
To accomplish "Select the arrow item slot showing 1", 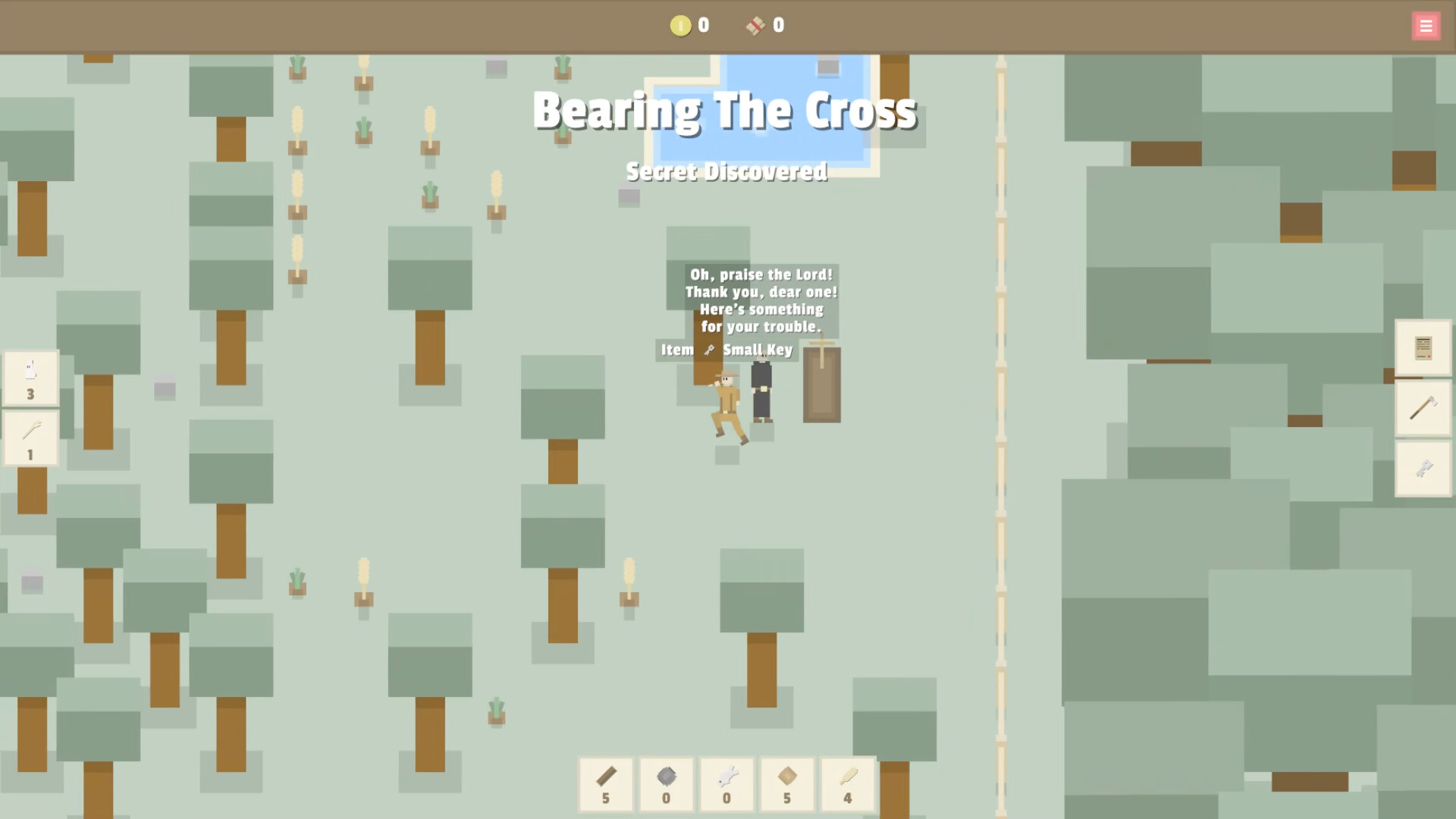I will coord(30,438).
